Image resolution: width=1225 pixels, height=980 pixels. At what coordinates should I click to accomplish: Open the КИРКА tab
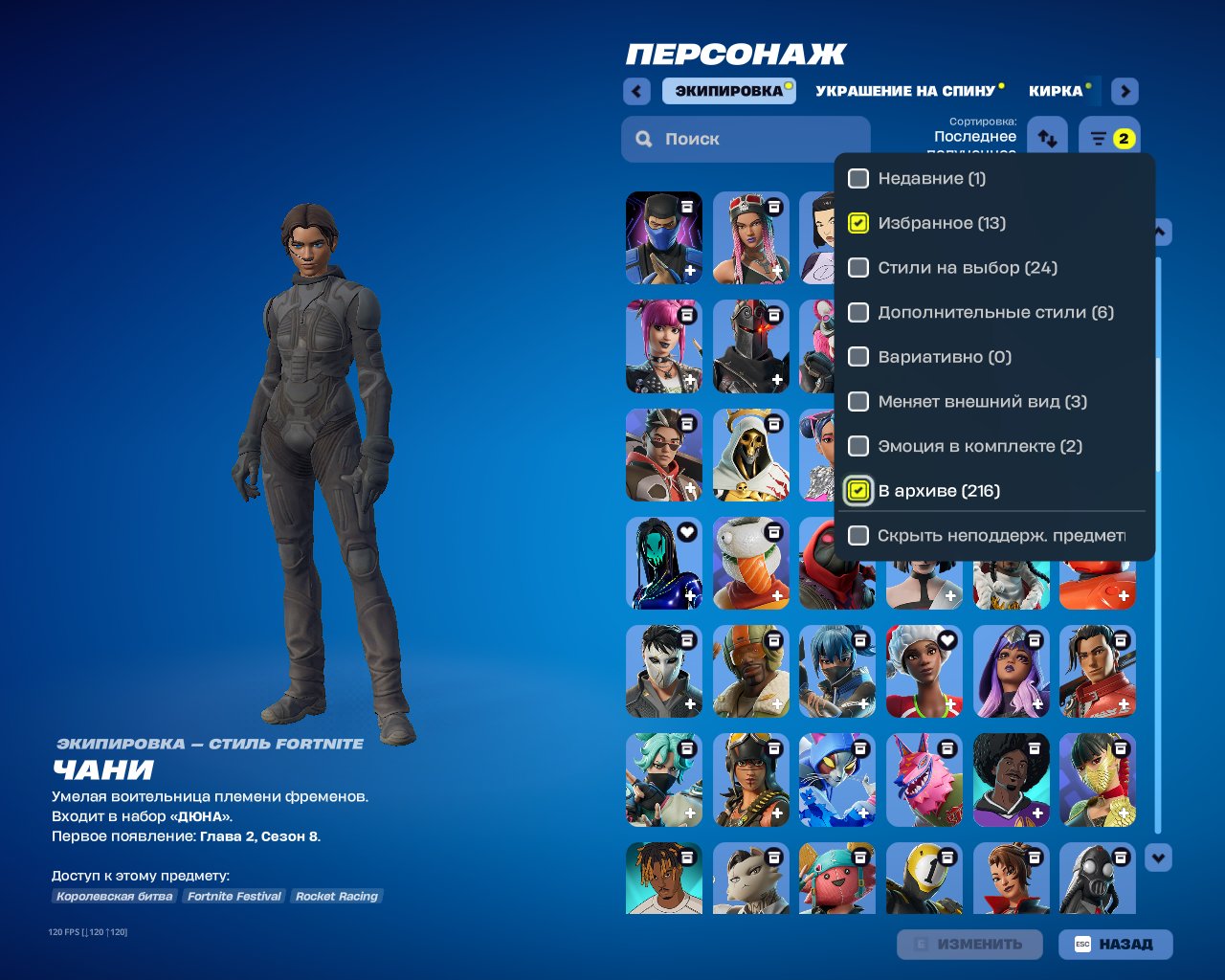(1057, 91)
